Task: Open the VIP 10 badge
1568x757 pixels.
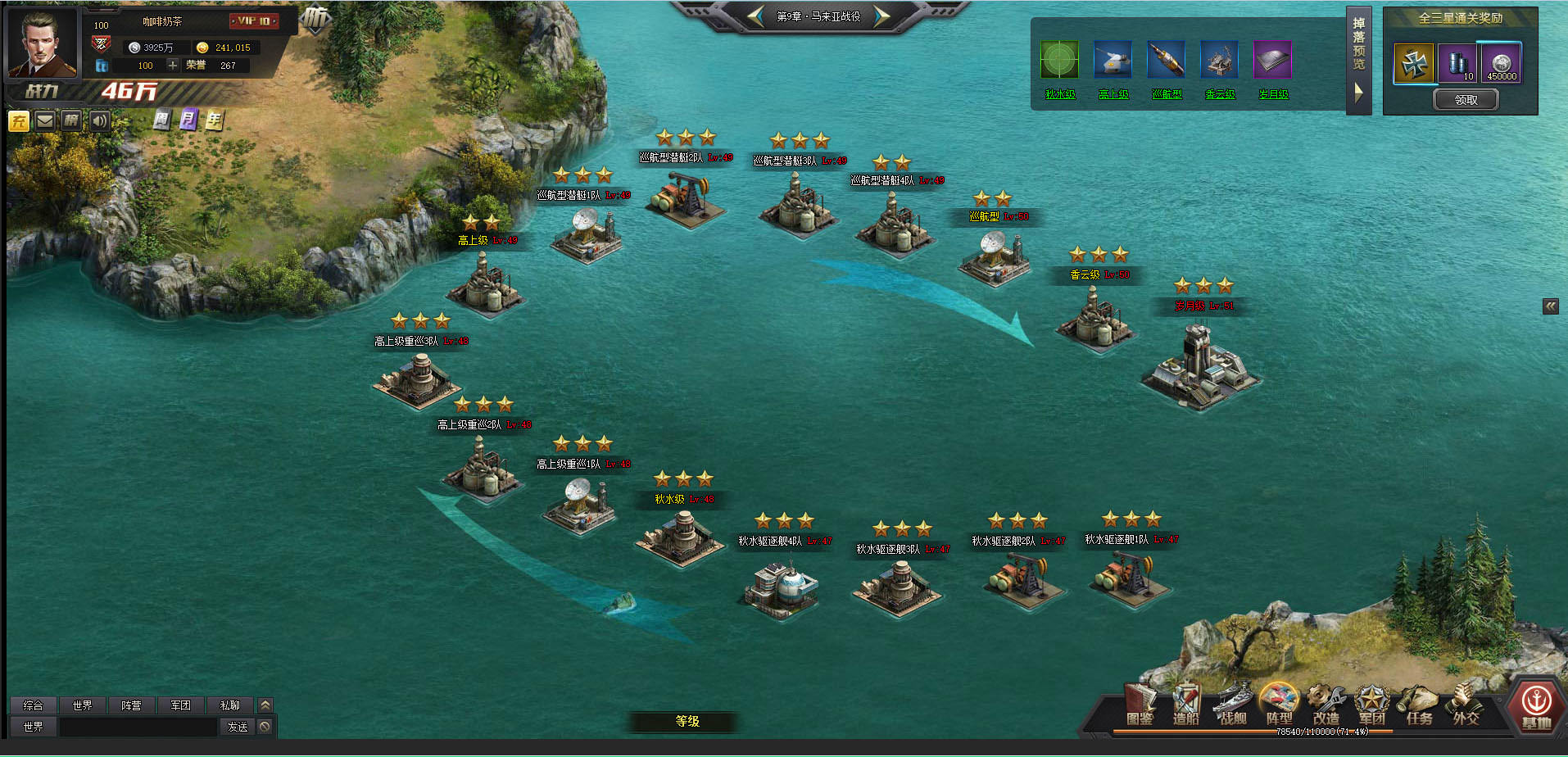Action: pos(254,21)
